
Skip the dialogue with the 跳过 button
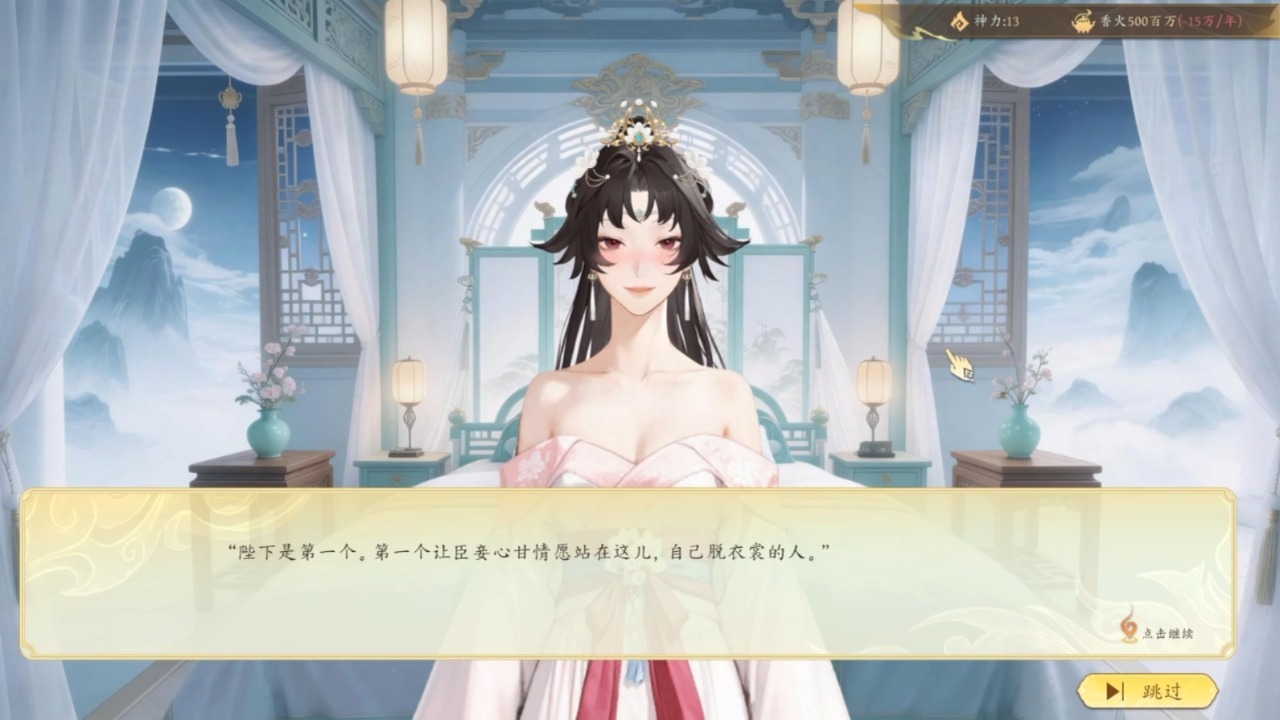click(1147, 691)
